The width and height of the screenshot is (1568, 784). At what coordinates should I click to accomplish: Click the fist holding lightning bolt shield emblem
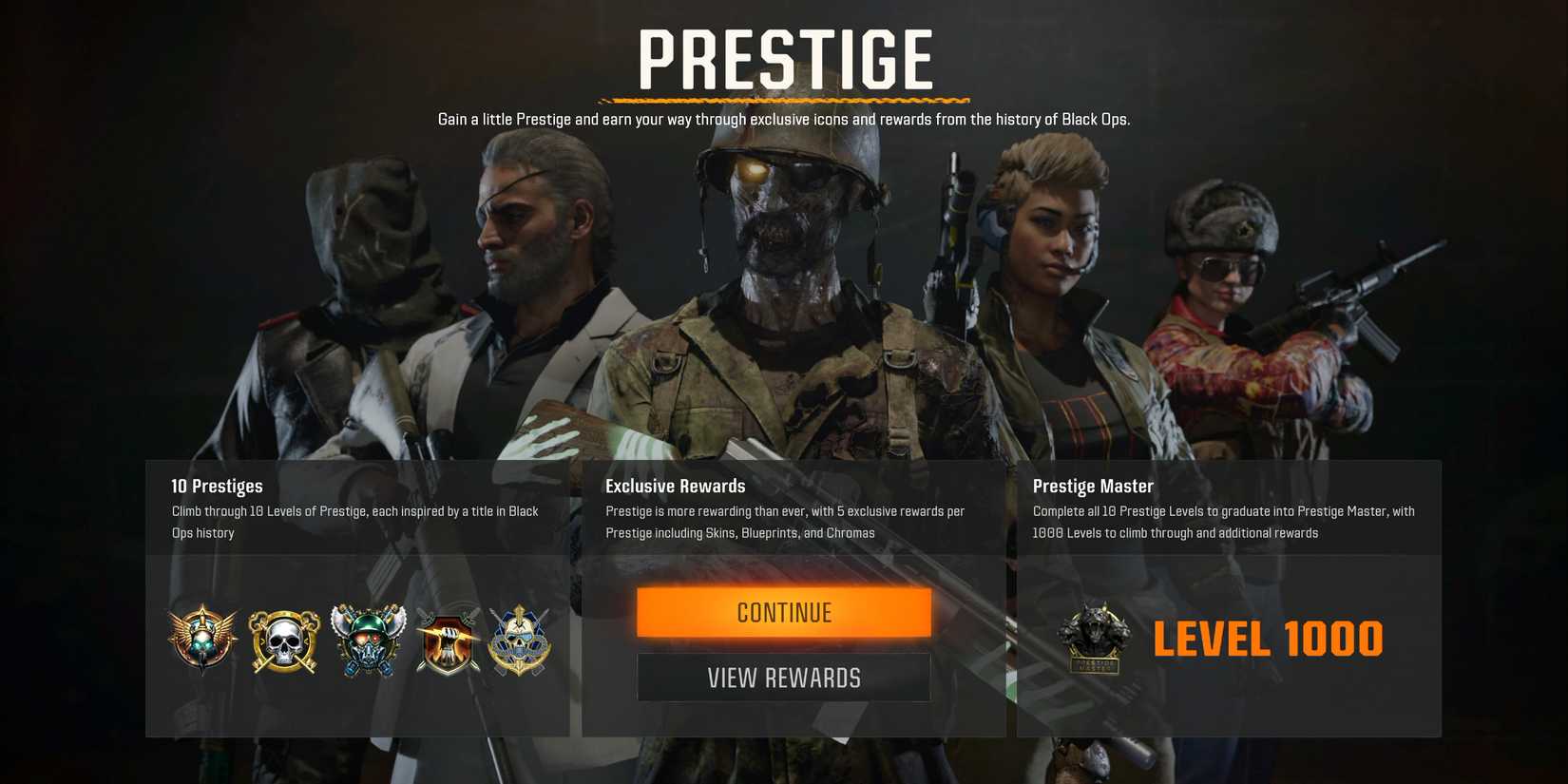pyautogui.click(x=447, y=640)
